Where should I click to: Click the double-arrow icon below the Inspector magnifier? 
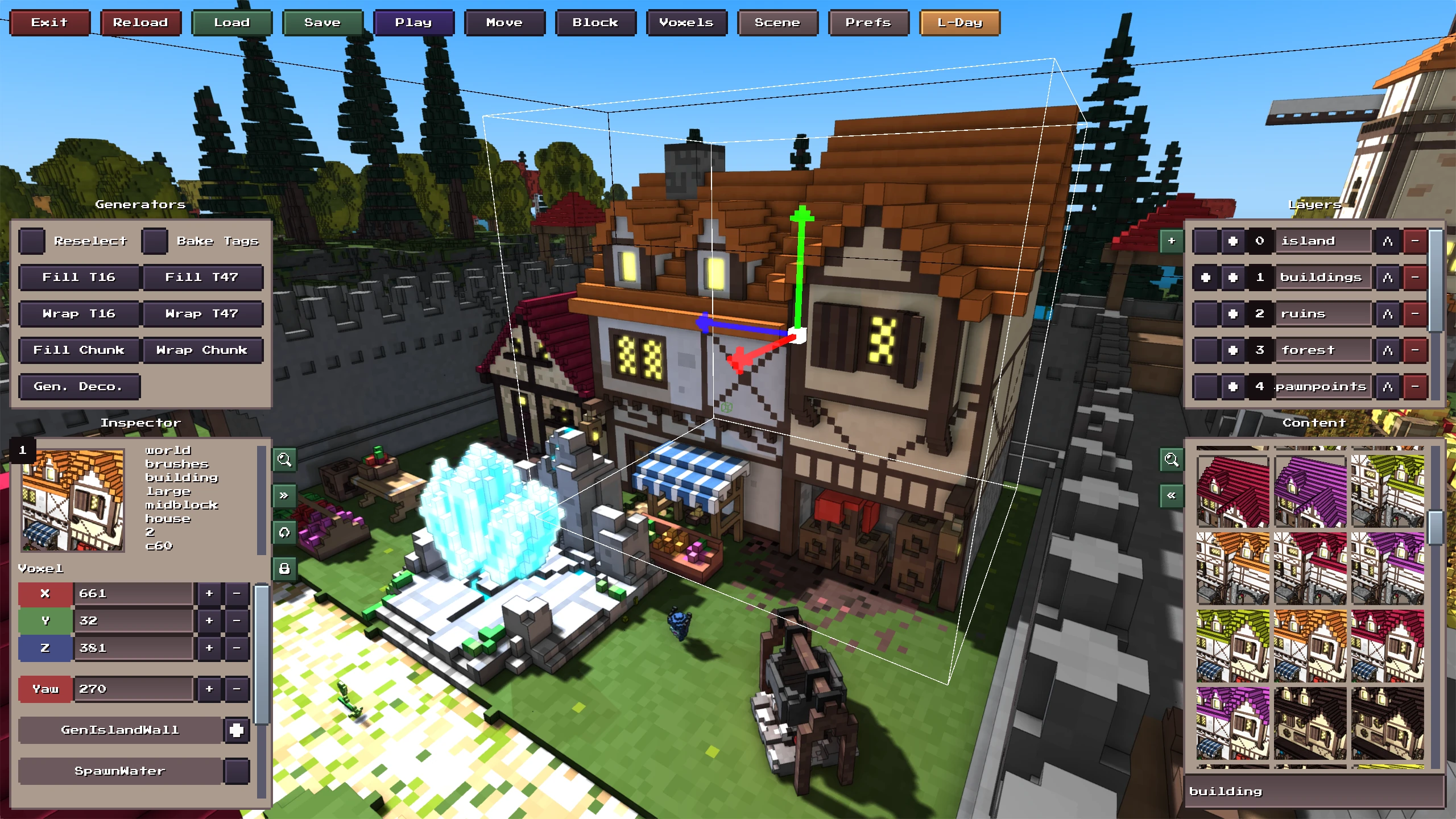coord(284,495)
